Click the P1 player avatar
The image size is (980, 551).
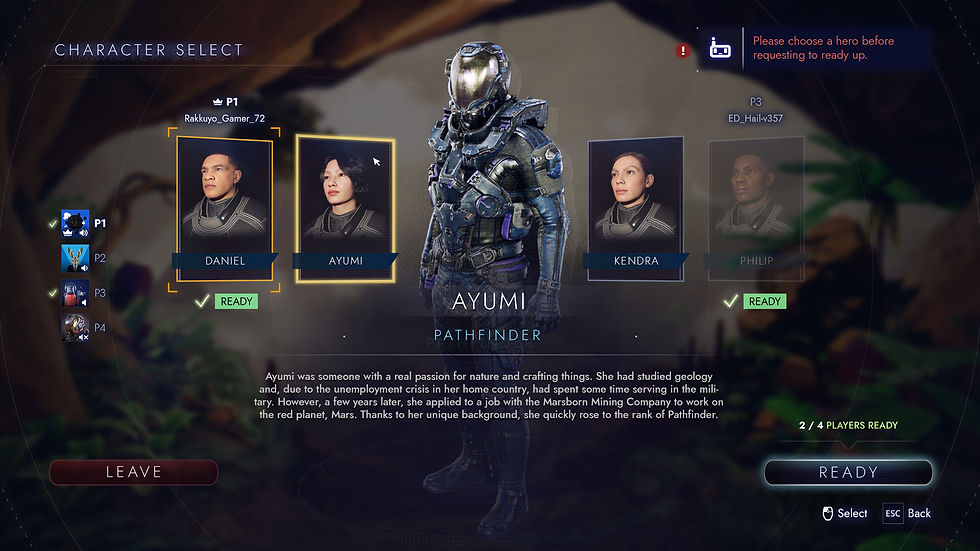pos(75,224)
